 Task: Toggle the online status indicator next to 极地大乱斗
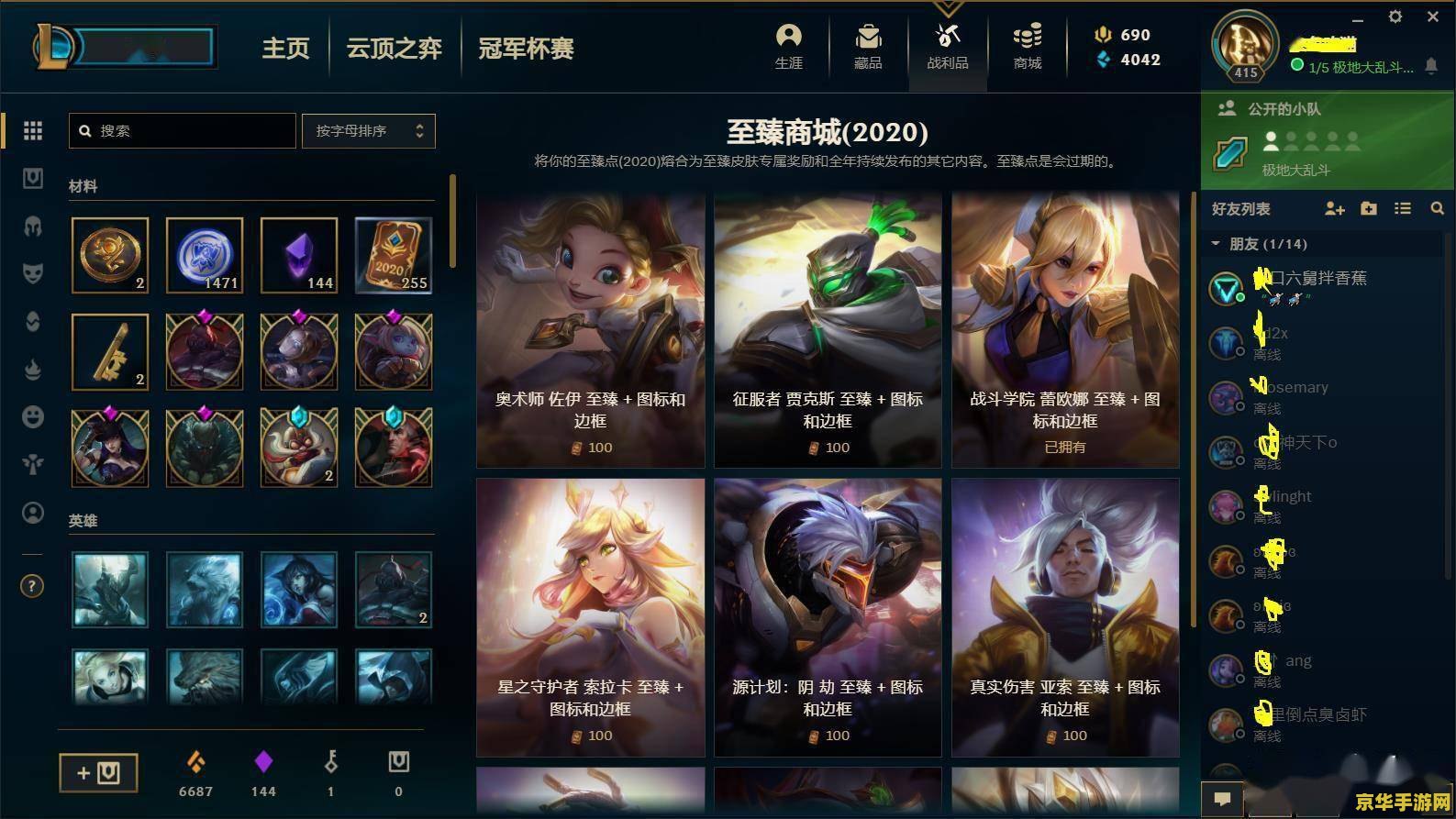(x=1296, y=66)
